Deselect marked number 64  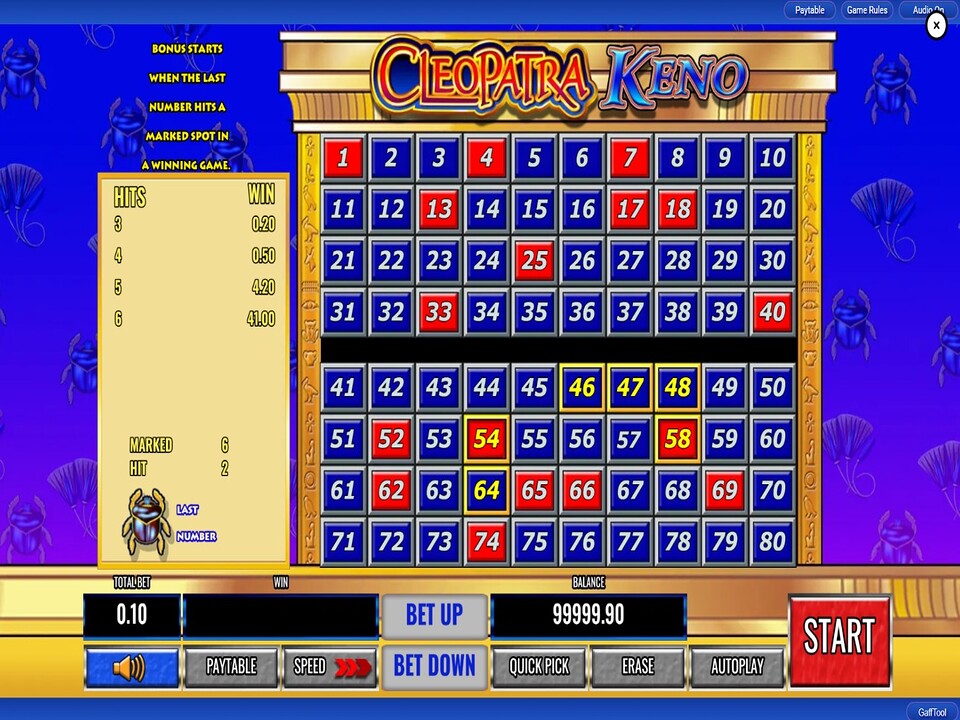coord(486,491)
